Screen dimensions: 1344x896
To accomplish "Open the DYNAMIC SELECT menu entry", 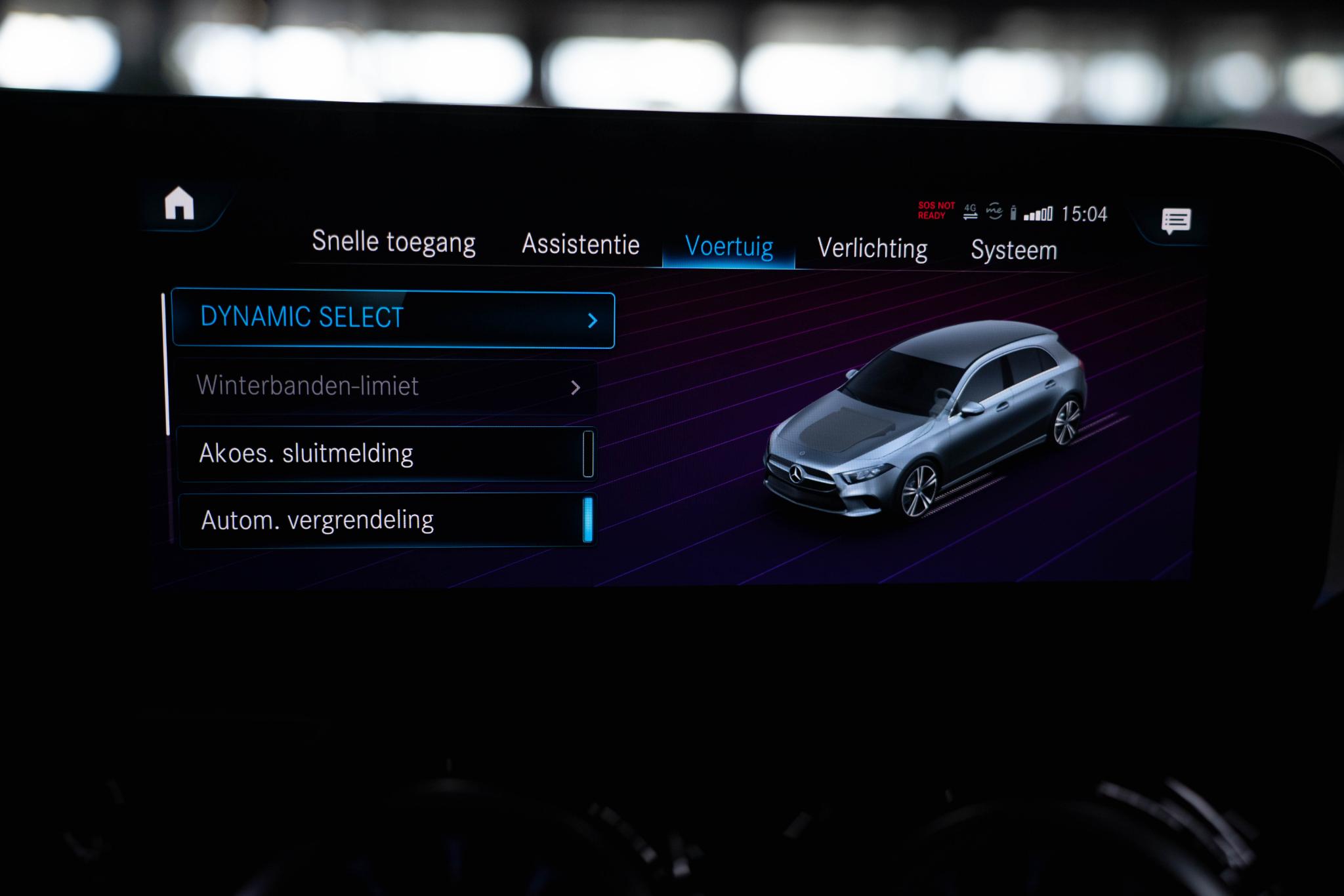I will click(393, 319).
